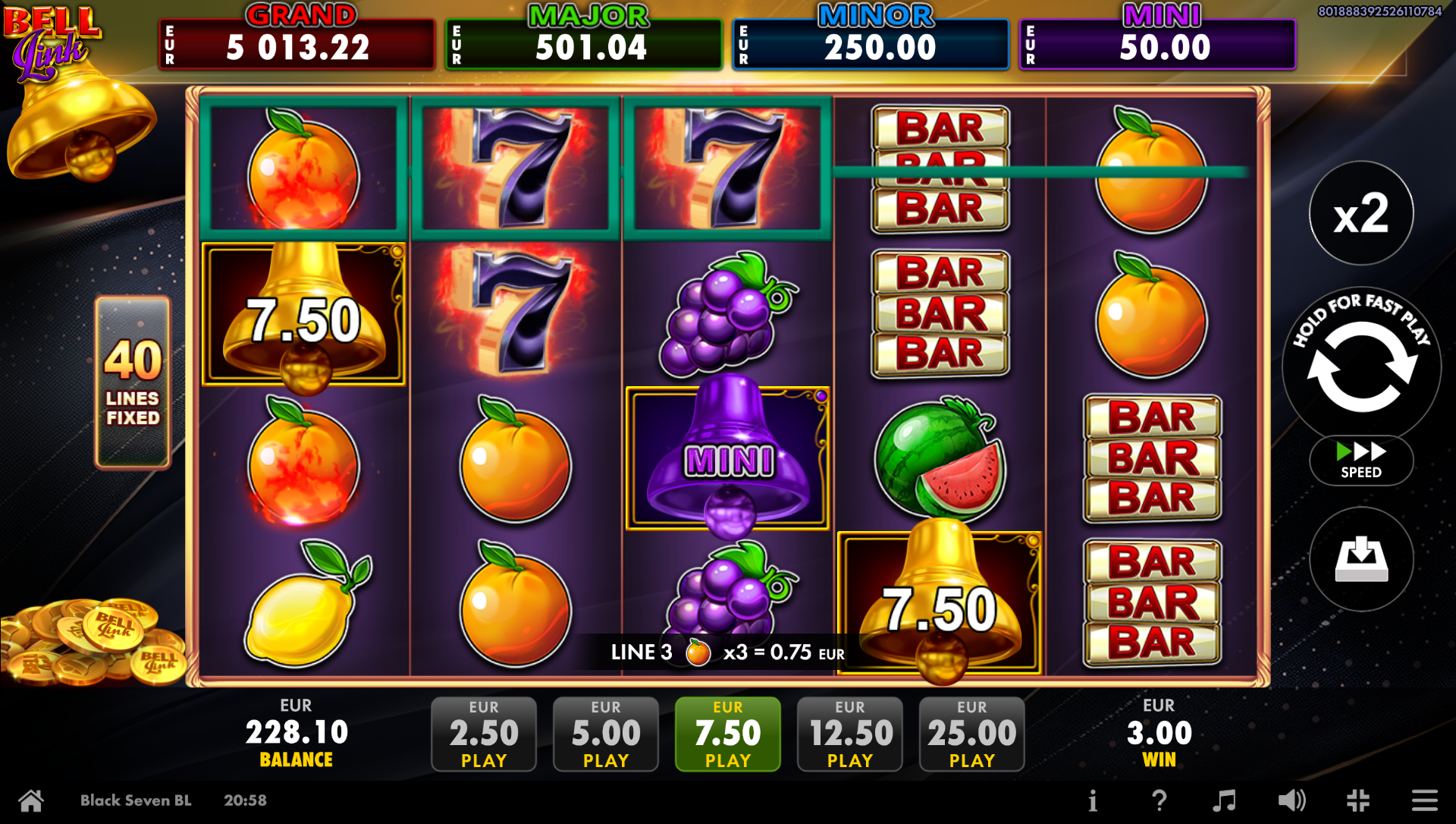
Task: Open the hamburger menu
Action: pos(1424,800)
